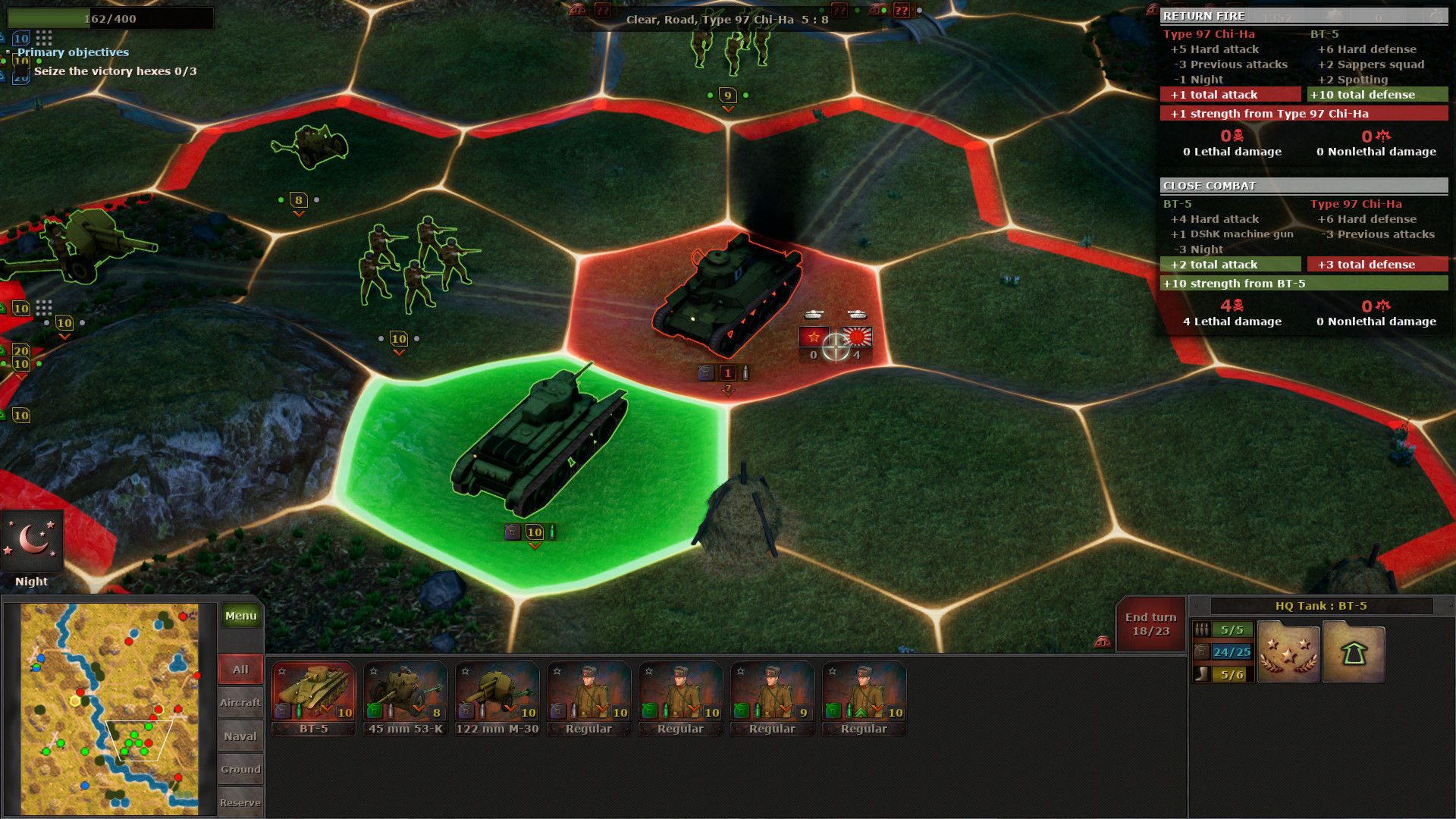
Task: Select the BT-5 unit thumbnail in roster
Action: 313,694
